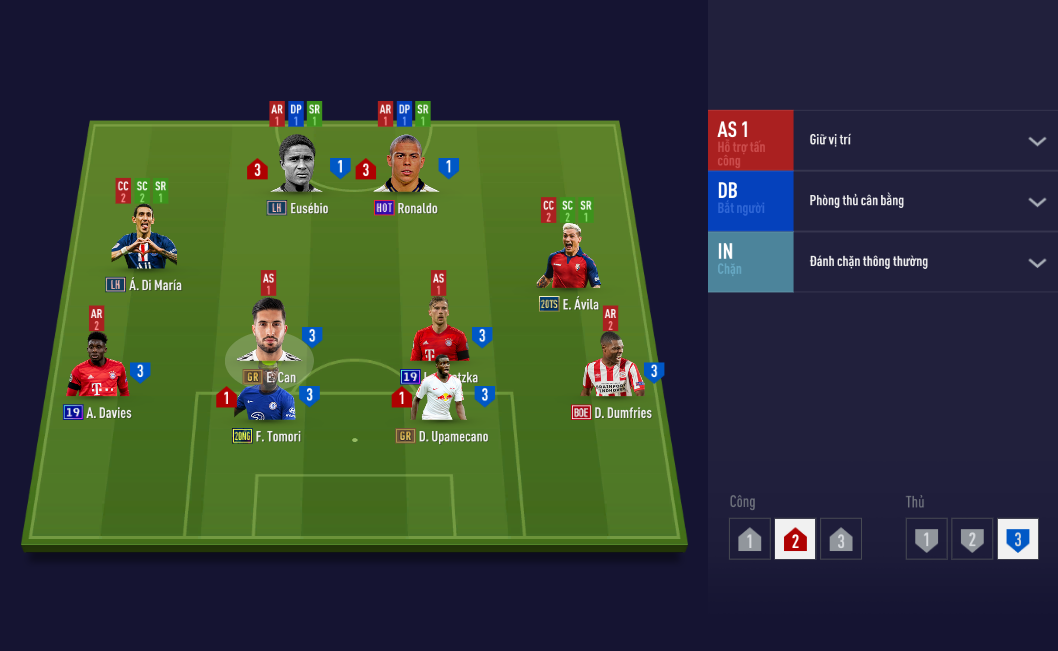Viewport: 1058px width, 651px height.
Task: Select Ronaldo's player card
Action: pyautogui.click(x=406, y=165)
